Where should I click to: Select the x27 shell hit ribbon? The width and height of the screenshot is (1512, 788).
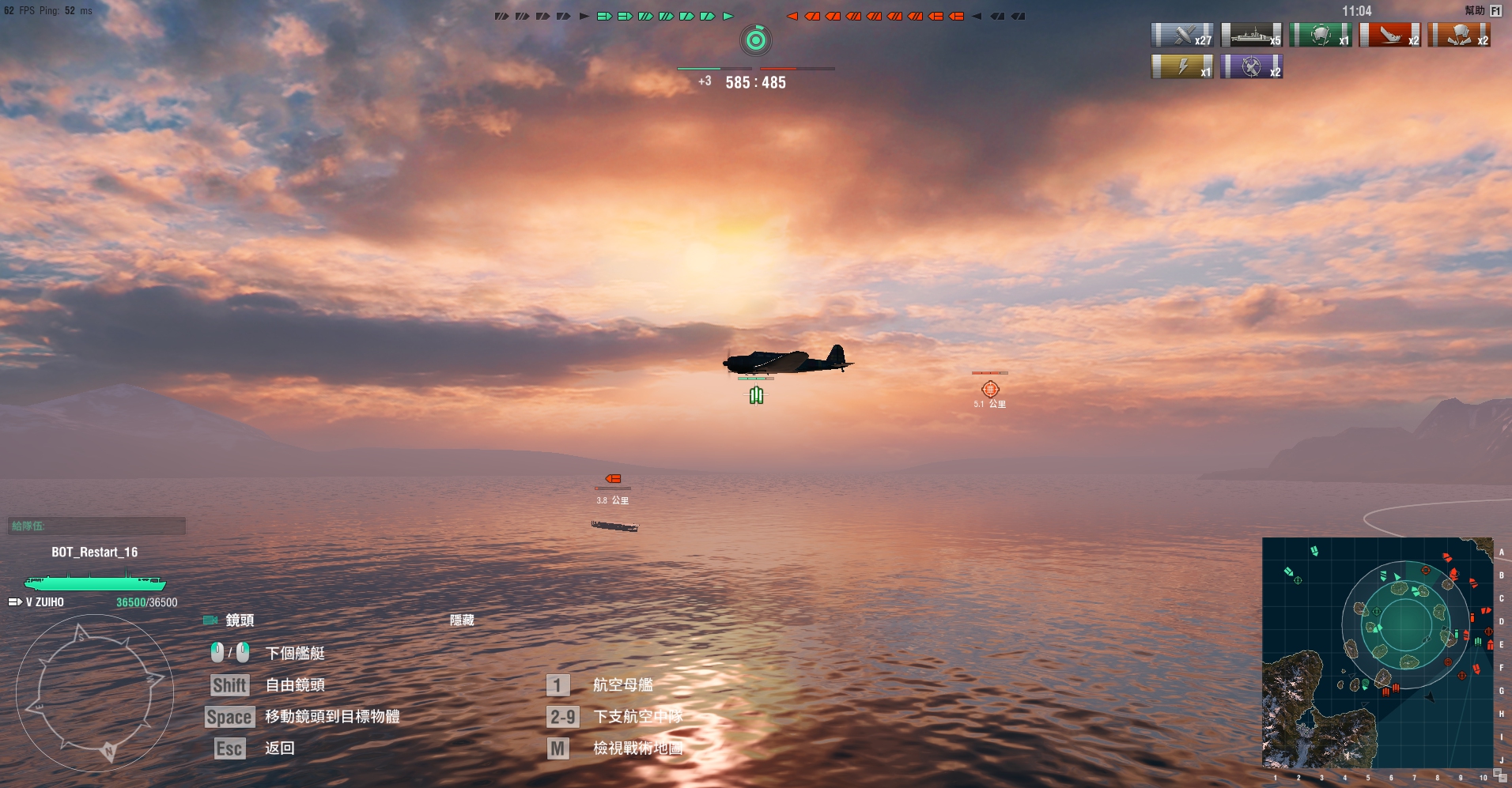(1181, 36)
